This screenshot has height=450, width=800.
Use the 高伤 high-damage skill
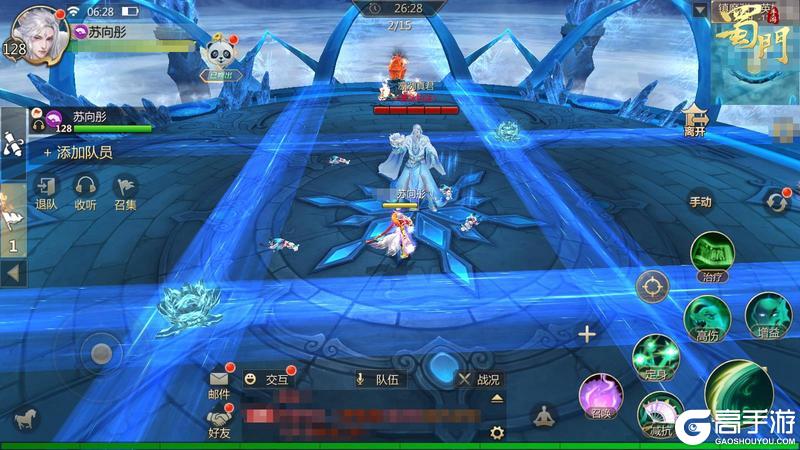coord(706,316)
